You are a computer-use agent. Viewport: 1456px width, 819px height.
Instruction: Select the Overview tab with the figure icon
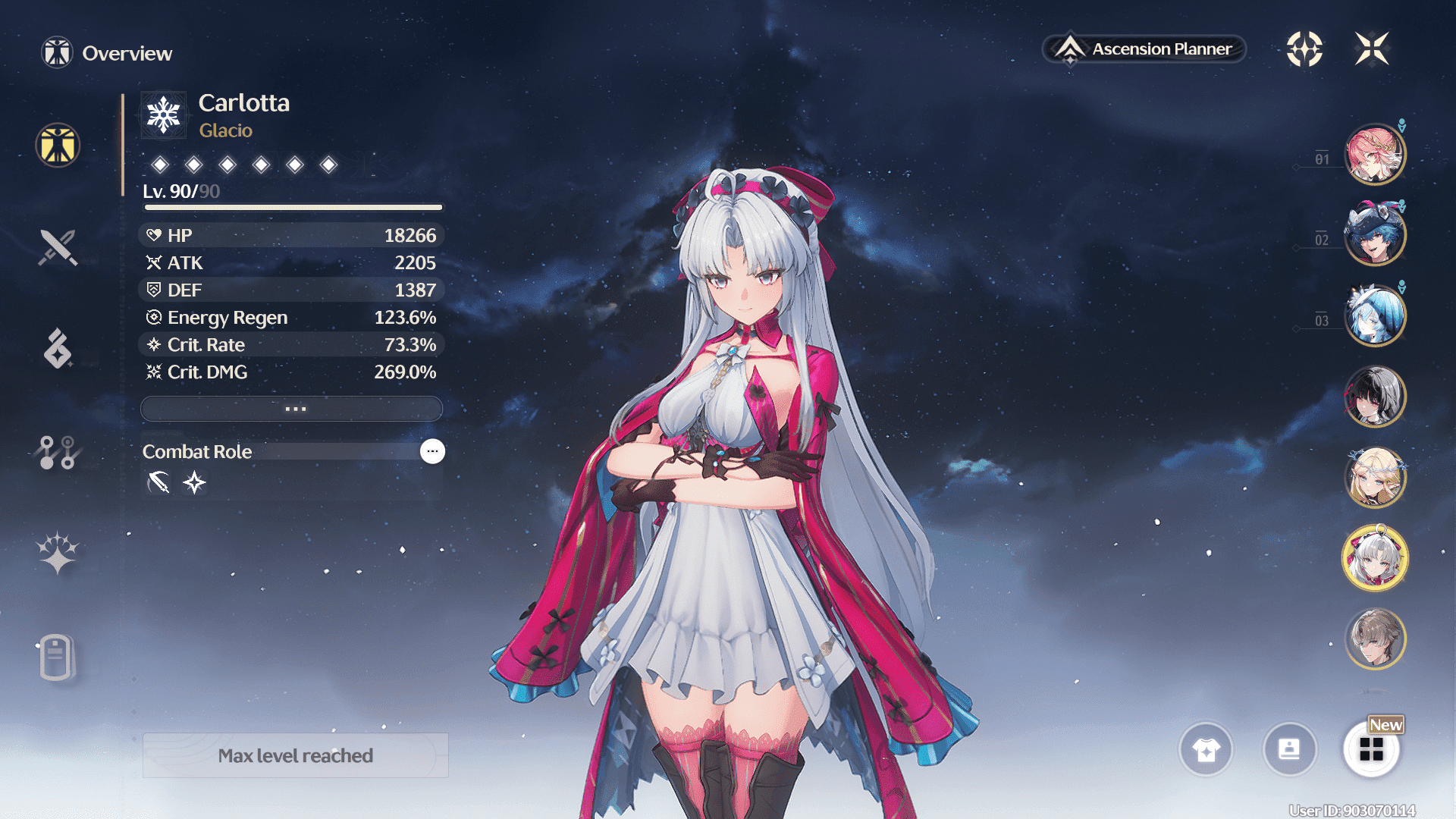click(58, 145)
